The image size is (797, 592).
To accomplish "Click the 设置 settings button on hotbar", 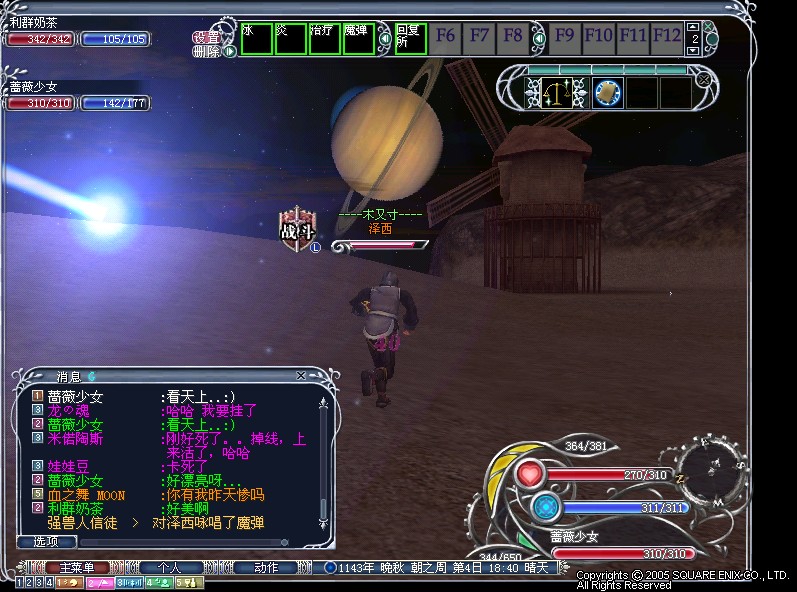I will click(206, 37).
